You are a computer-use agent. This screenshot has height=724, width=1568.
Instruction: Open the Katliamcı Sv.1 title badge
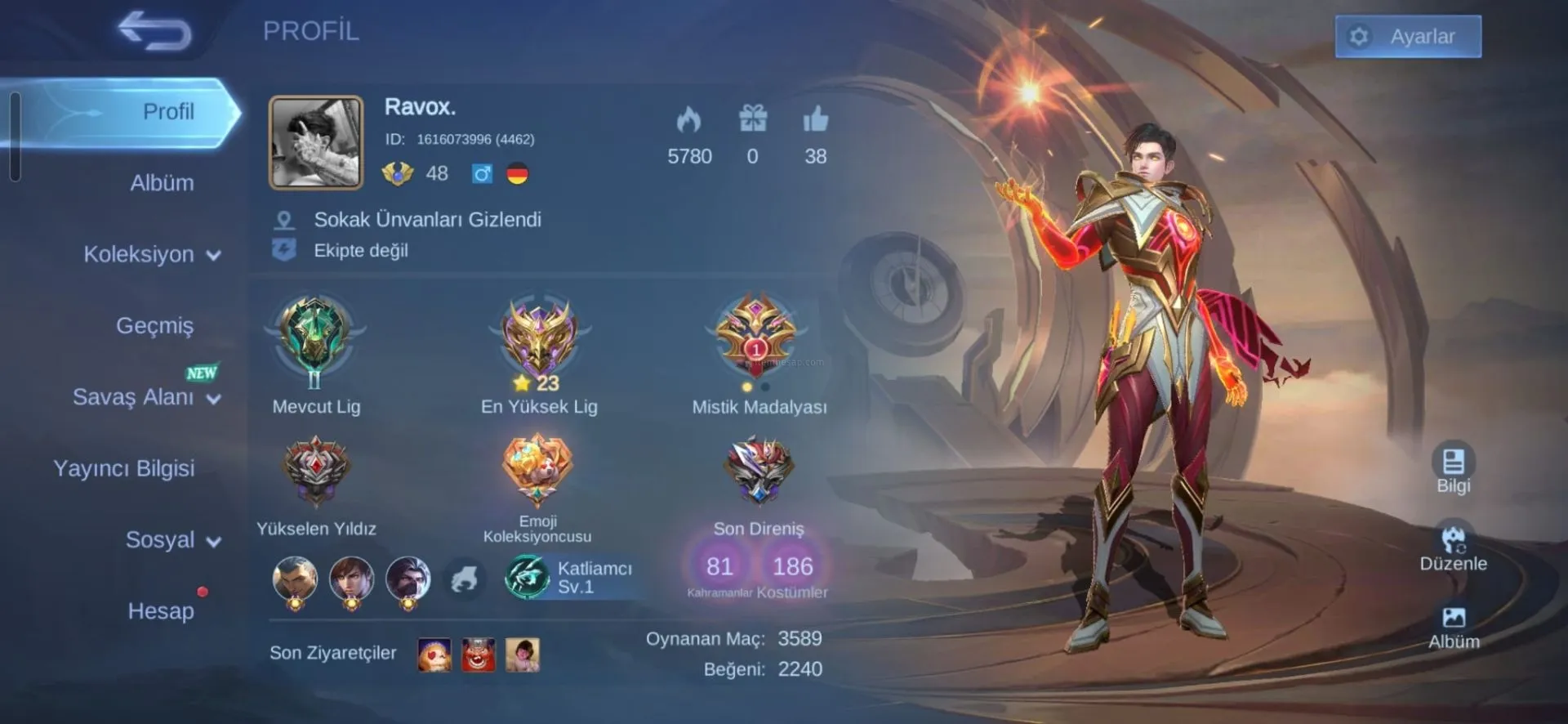572,577
